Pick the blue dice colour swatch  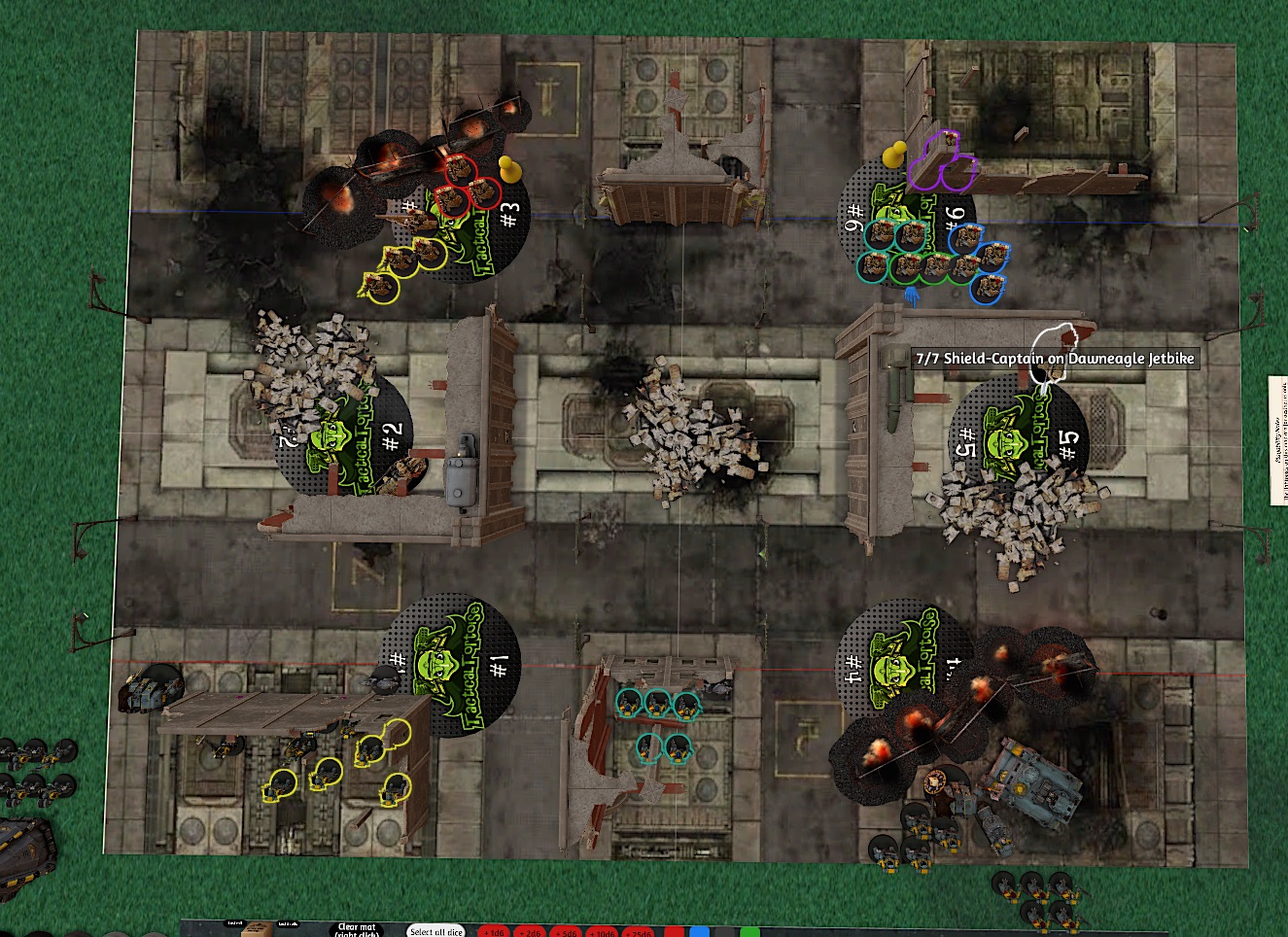pyautogui.click(x=699, y=932)
